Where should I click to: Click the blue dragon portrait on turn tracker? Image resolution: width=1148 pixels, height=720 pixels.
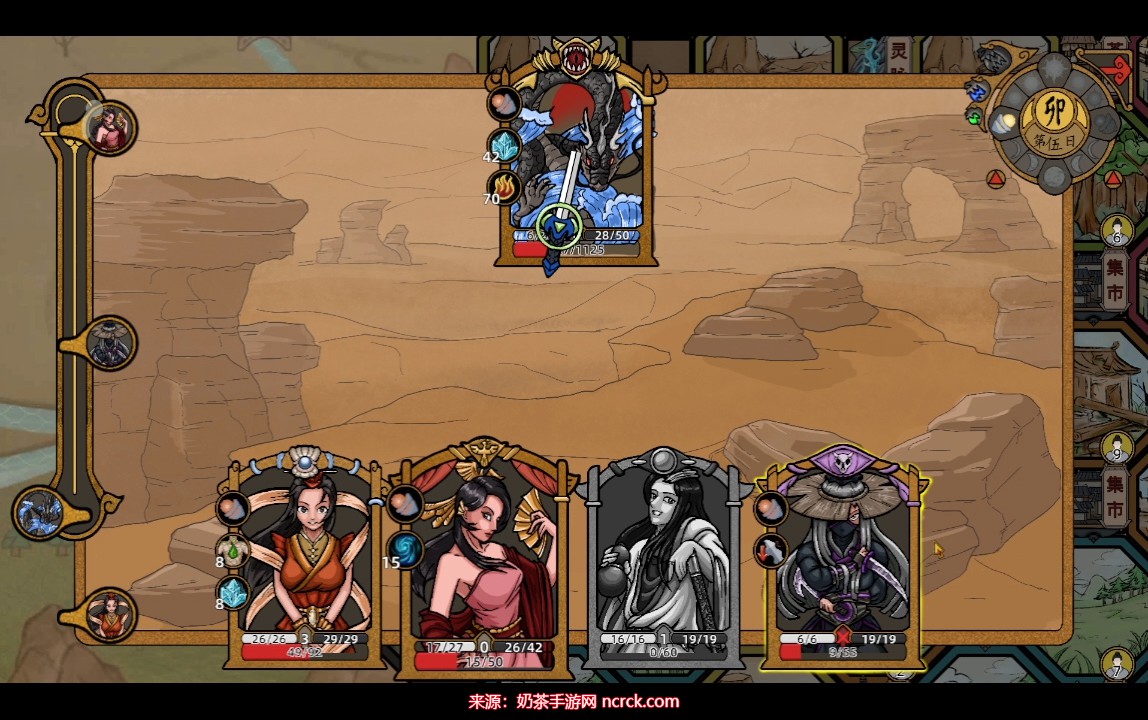42,513
